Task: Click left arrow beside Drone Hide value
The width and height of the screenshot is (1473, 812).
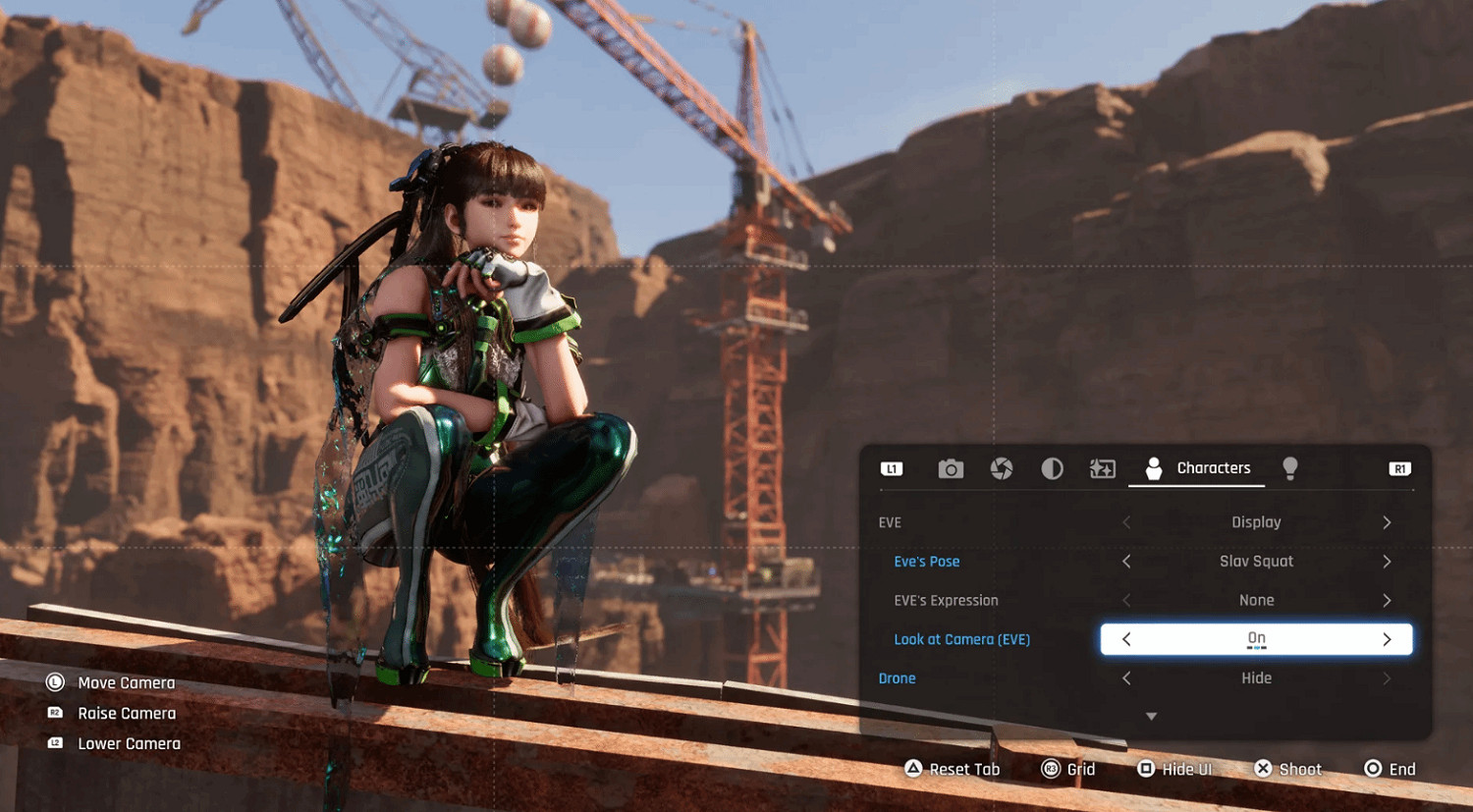Action: [x=1126, y=678]
